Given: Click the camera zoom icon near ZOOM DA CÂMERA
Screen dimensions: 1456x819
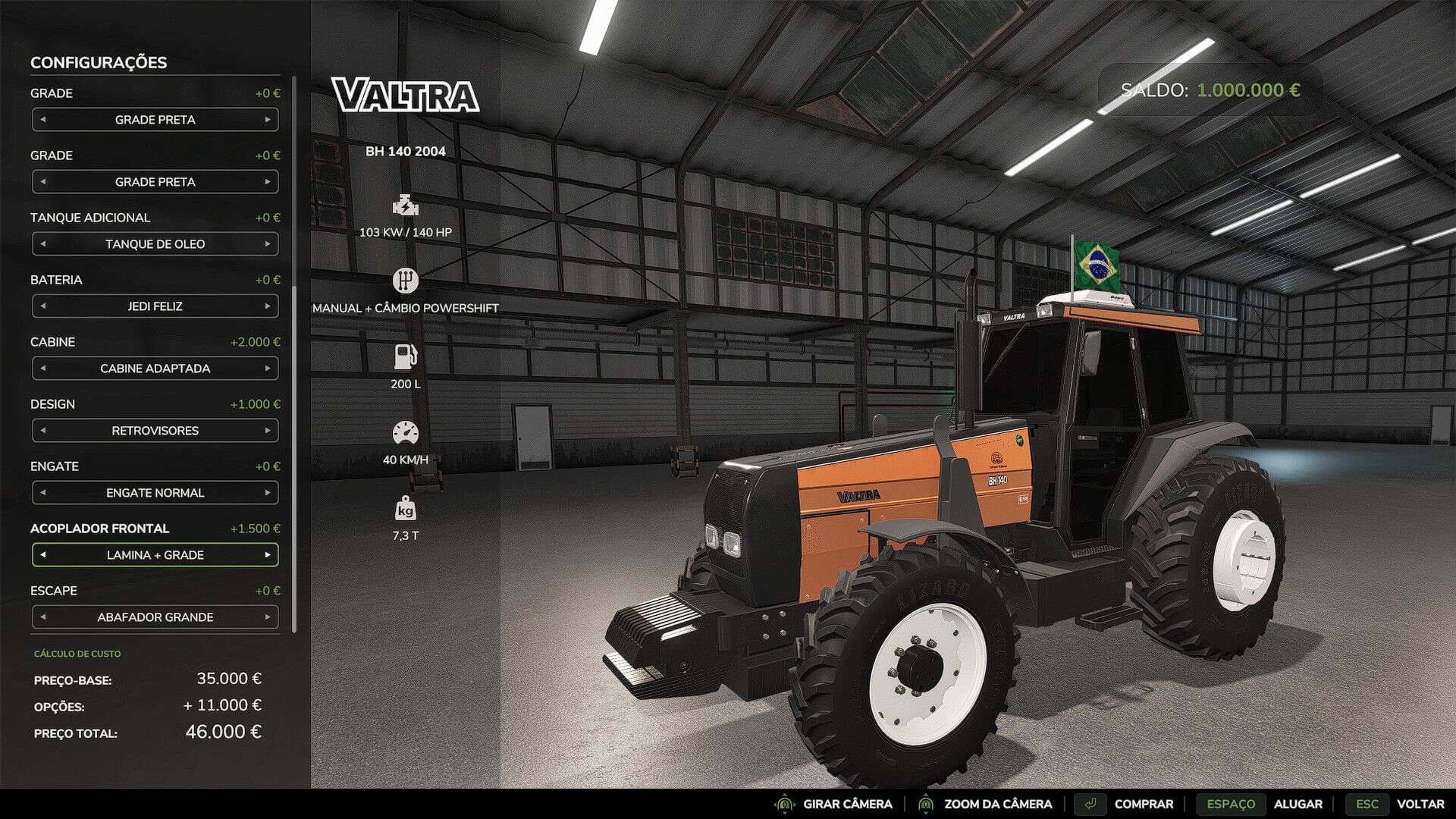Looking at the screenshot, I should point(927,804).
